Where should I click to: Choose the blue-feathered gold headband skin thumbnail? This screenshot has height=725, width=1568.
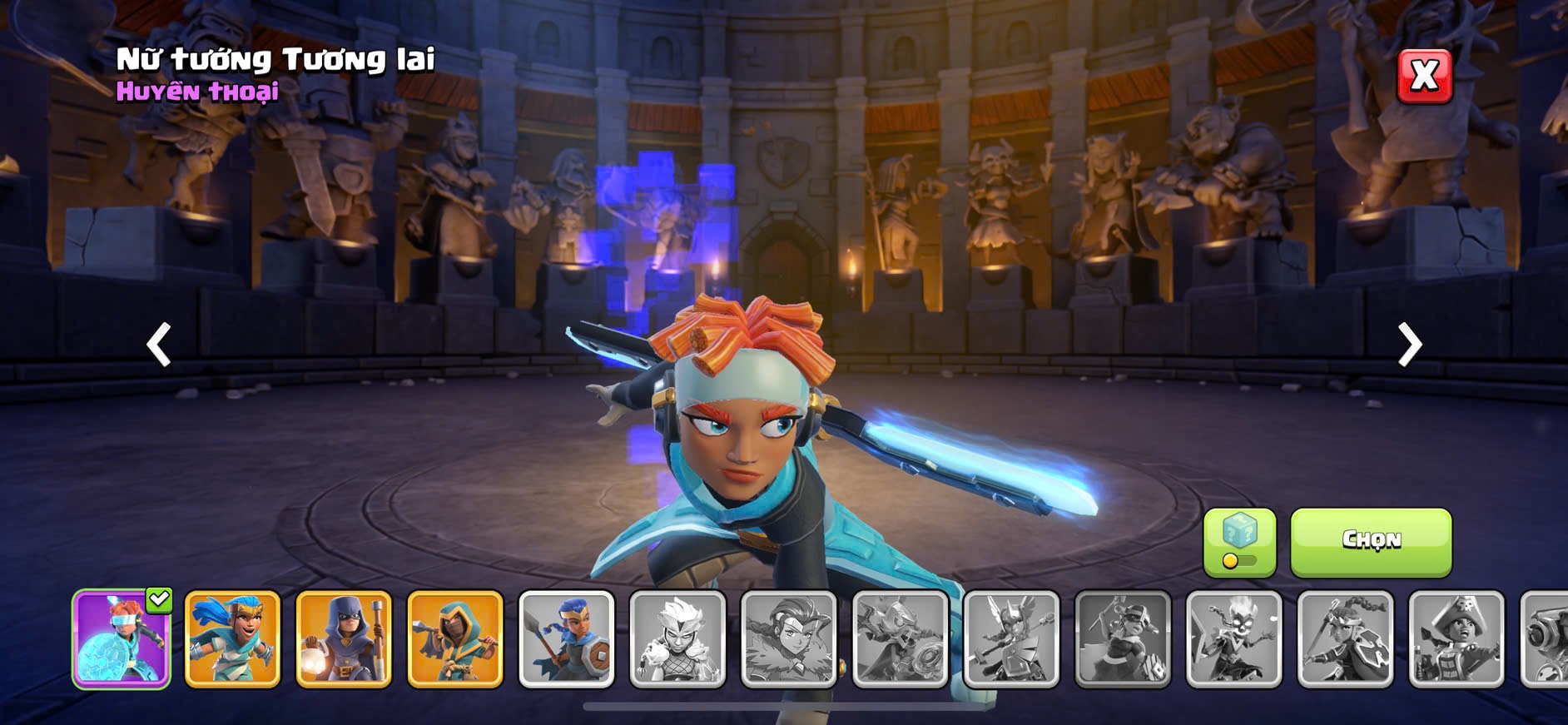click(232, 638)
